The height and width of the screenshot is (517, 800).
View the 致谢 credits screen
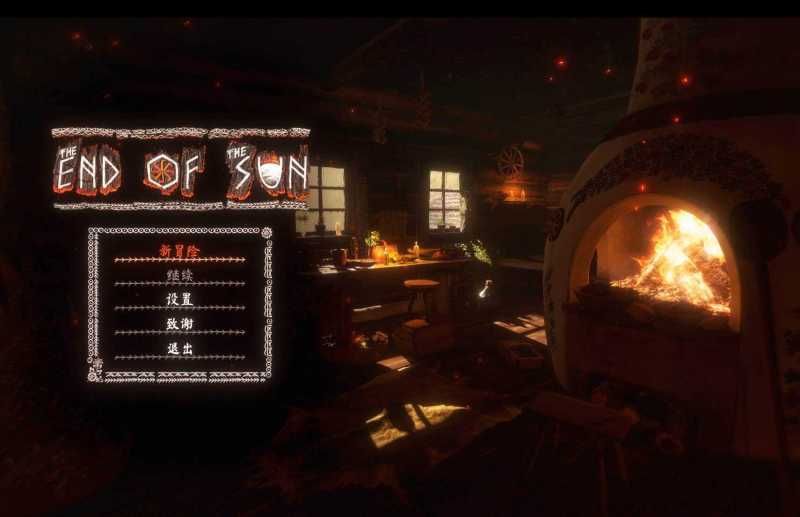pyautogui.click(x=180, y=324)
